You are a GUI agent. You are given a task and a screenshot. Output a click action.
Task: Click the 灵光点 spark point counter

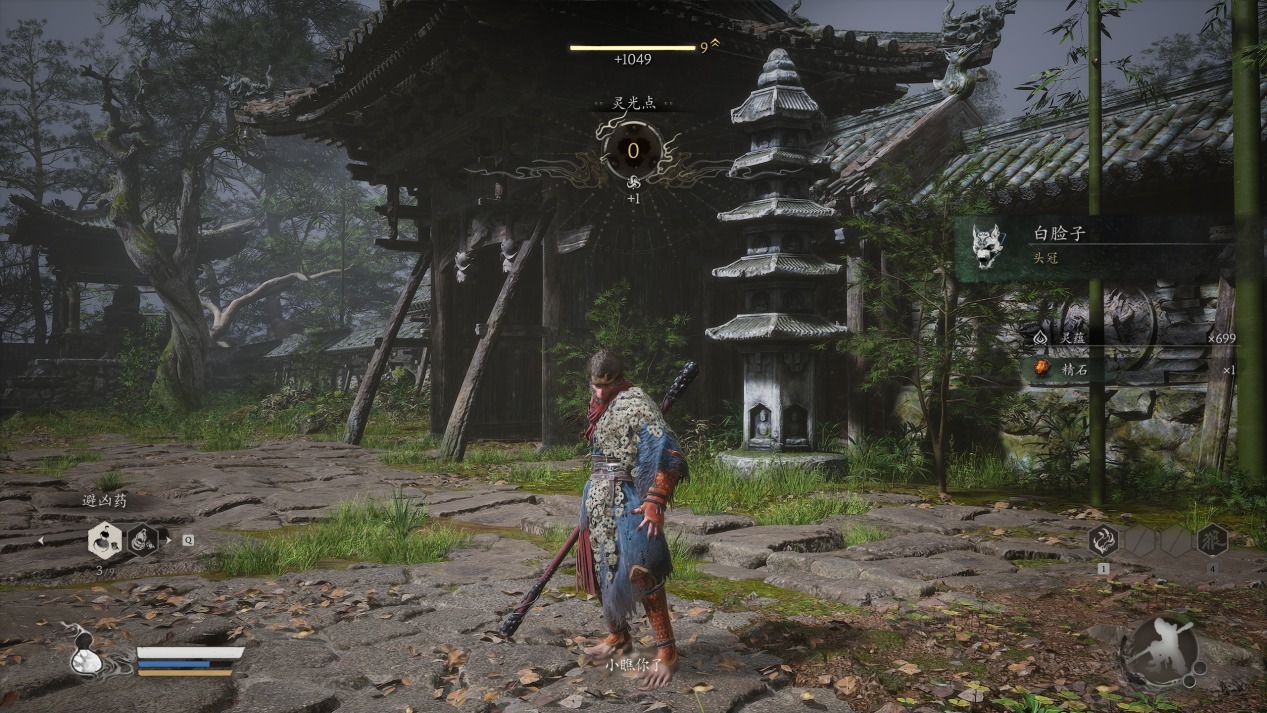coord(633,150)
